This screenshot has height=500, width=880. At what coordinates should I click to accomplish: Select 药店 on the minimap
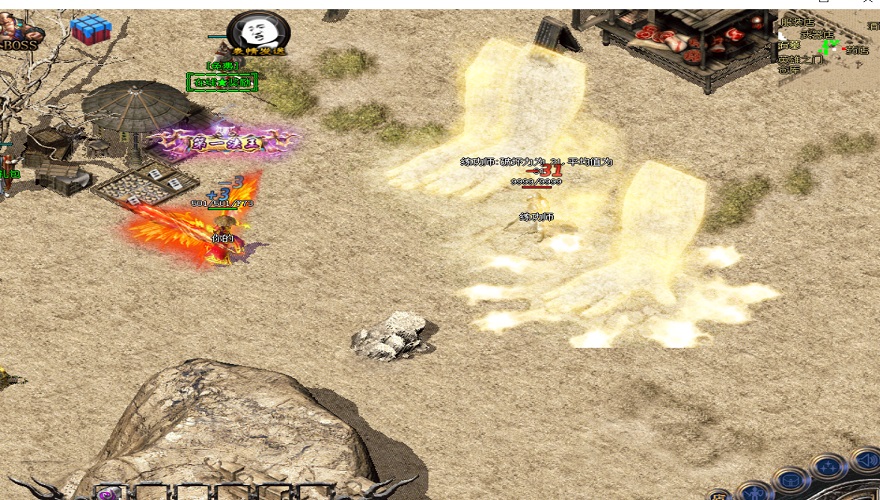(857, 49)
